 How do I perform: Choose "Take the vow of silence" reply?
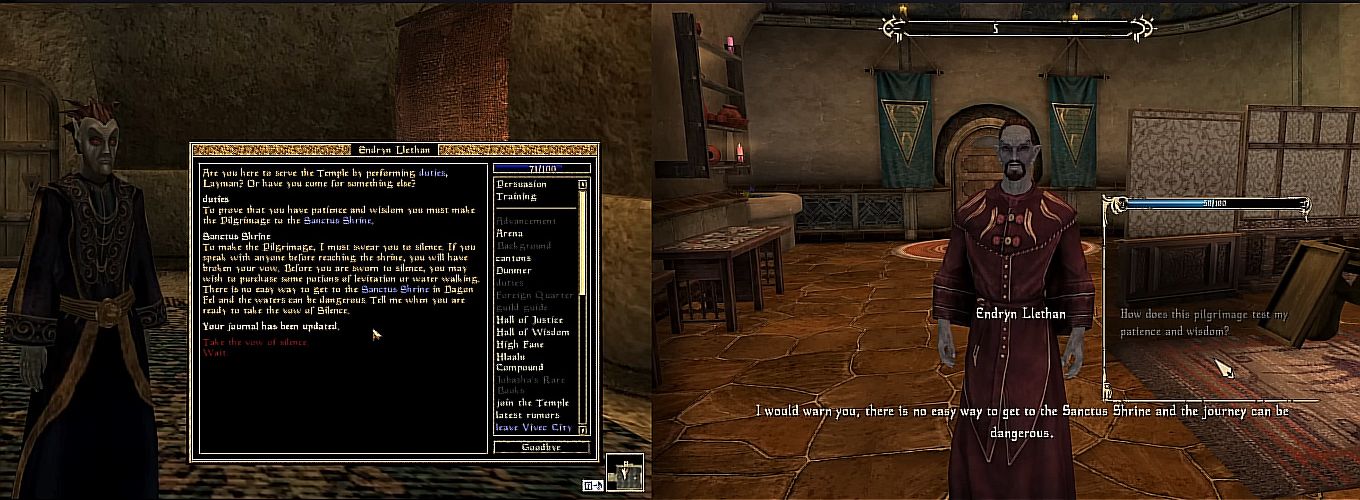coord(255,342)
